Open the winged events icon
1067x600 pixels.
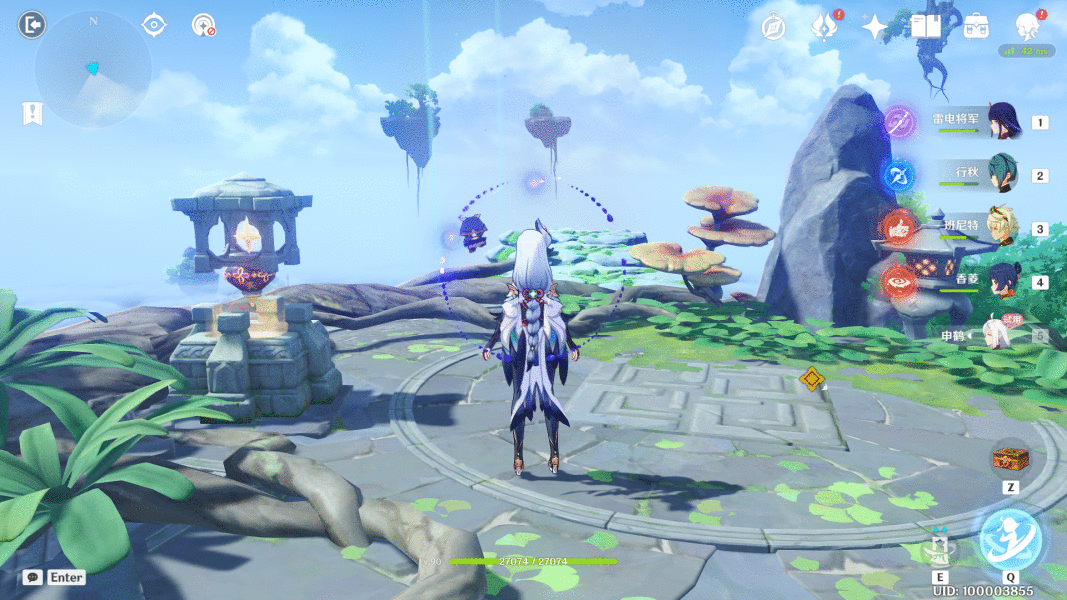tap(824, 27)
